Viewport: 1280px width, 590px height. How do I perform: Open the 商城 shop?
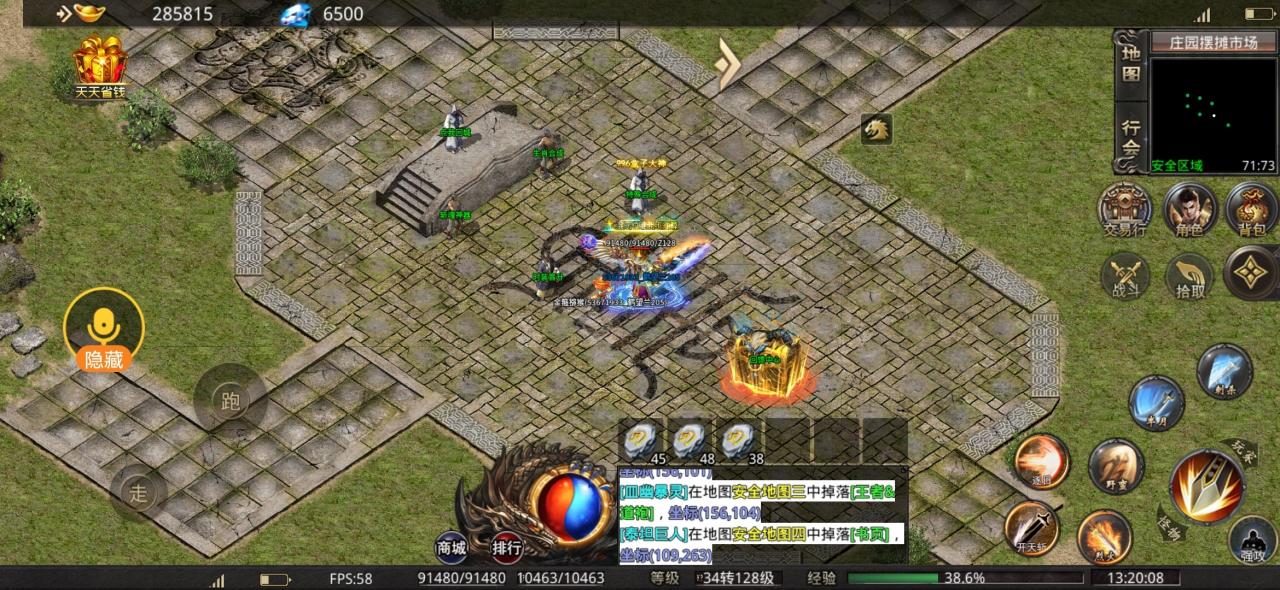(451, 547)
